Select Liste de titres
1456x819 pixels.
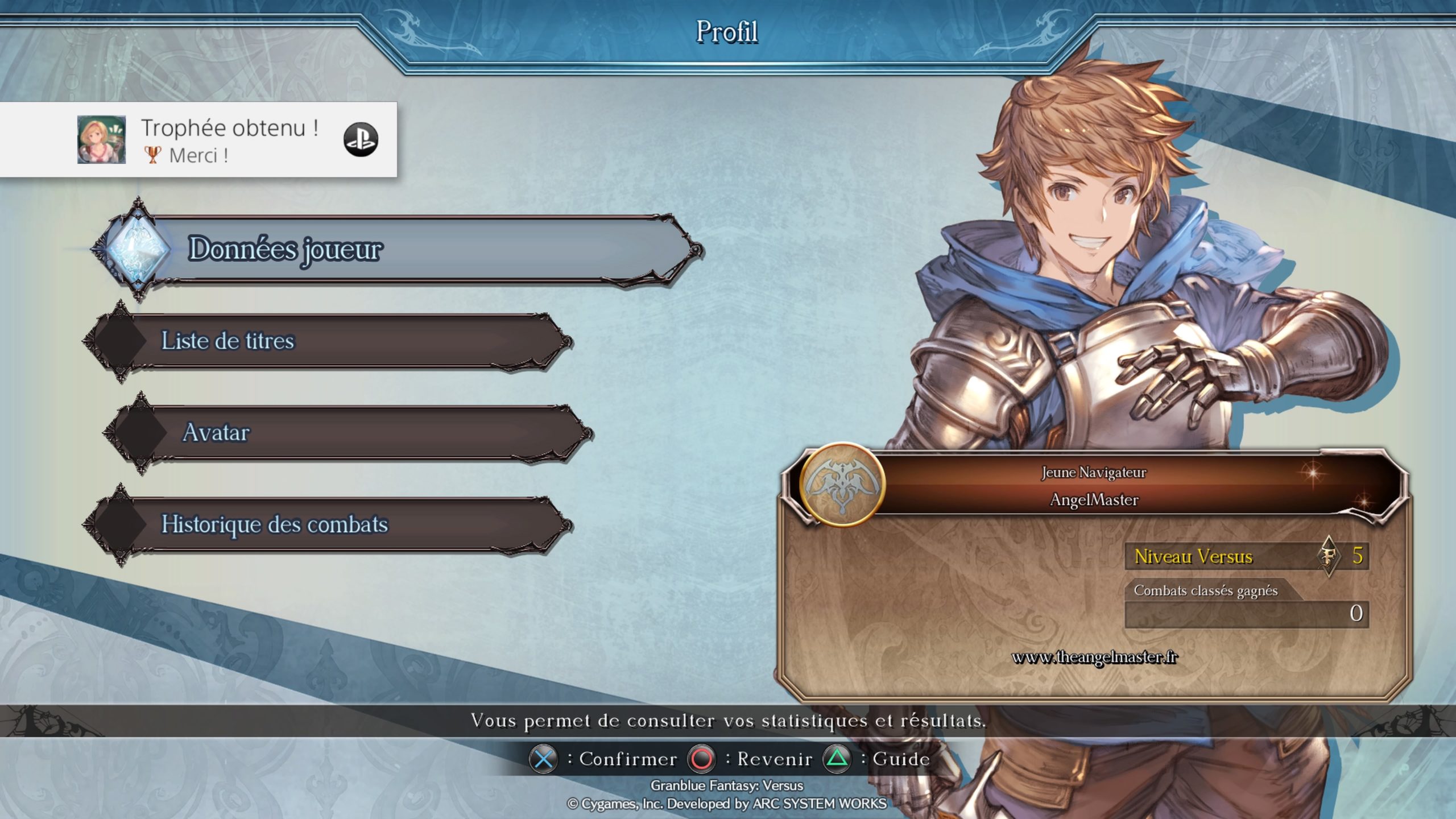(x=330, y=341)
